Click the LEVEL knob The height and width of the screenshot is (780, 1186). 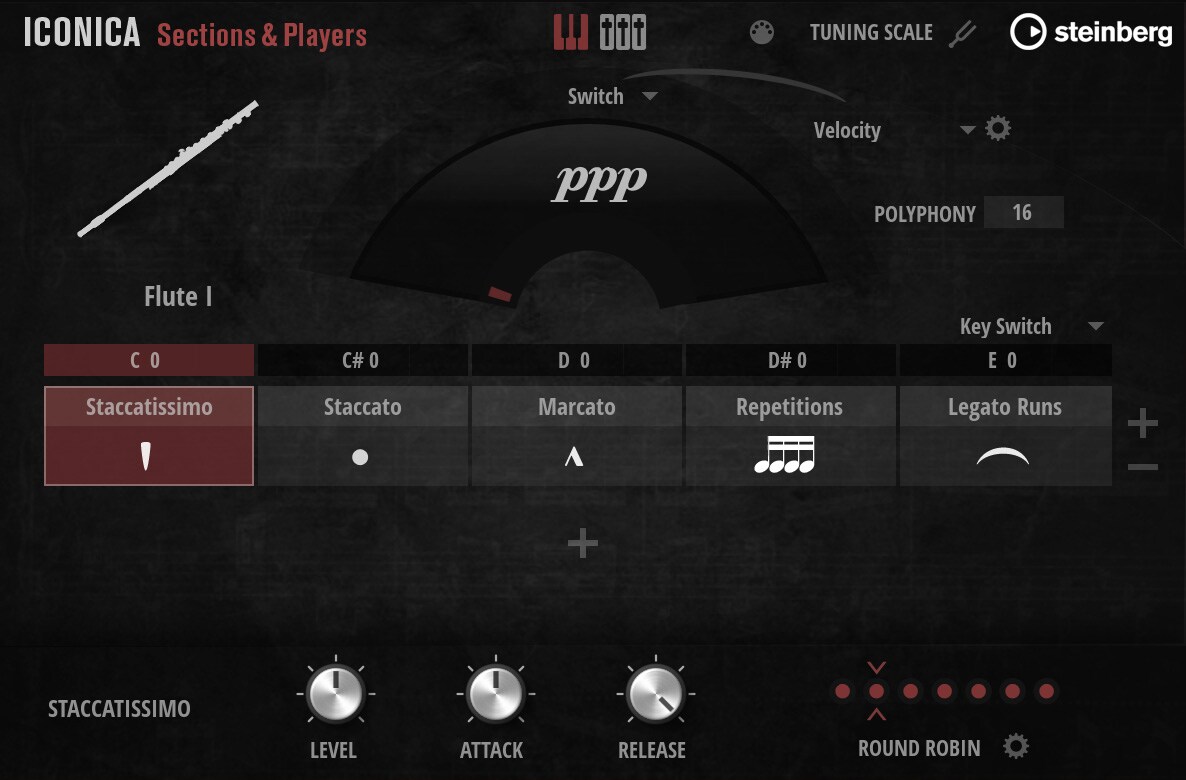pyautogui.click(x=333, y=694)
